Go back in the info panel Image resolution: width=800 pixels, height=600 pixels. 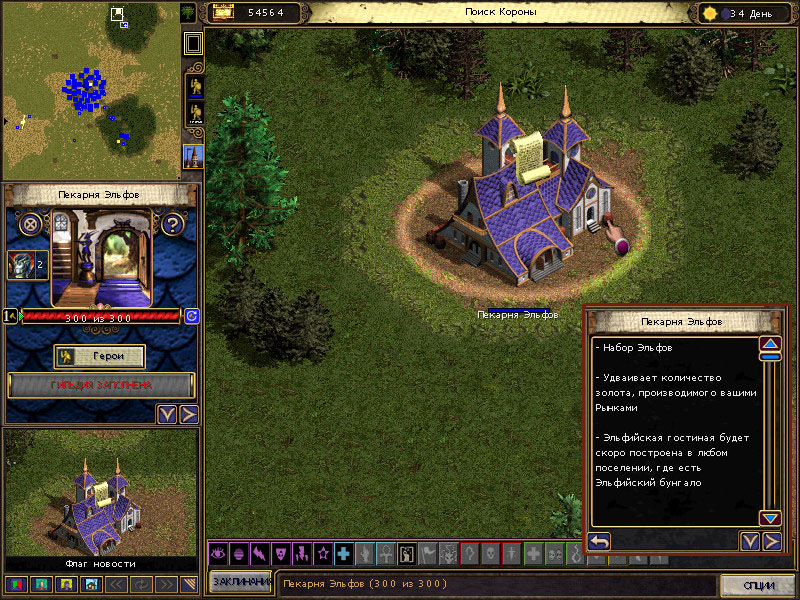(599, 541)
